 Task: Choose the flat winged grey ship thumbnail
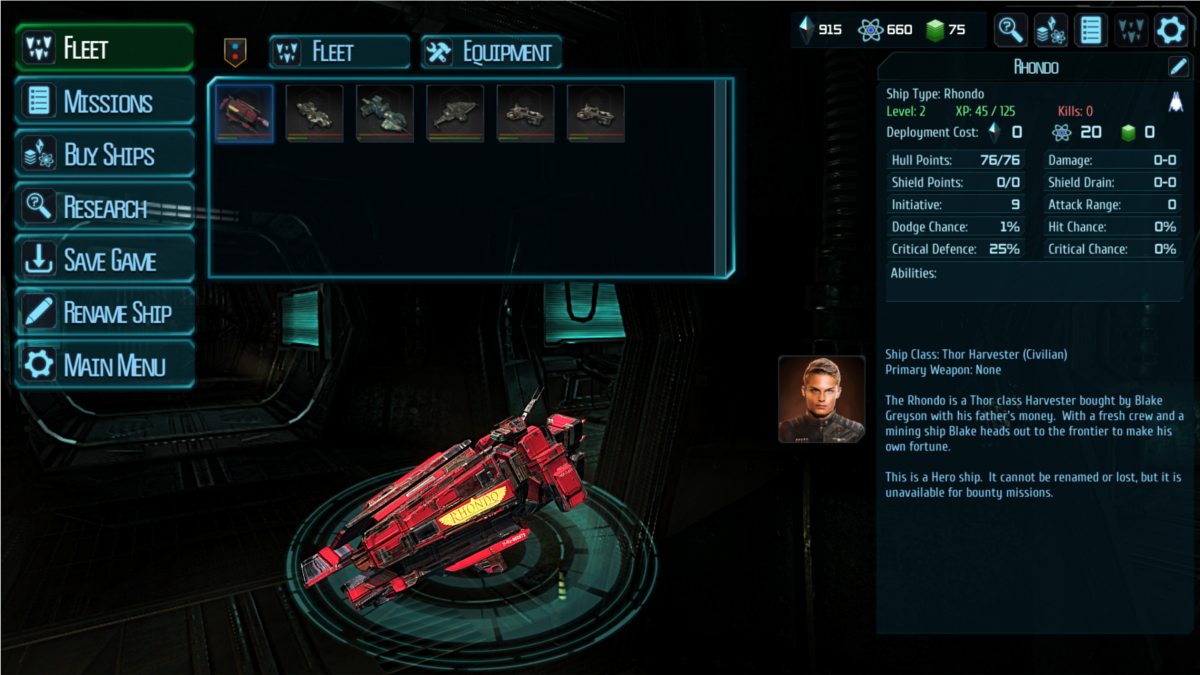455,113
